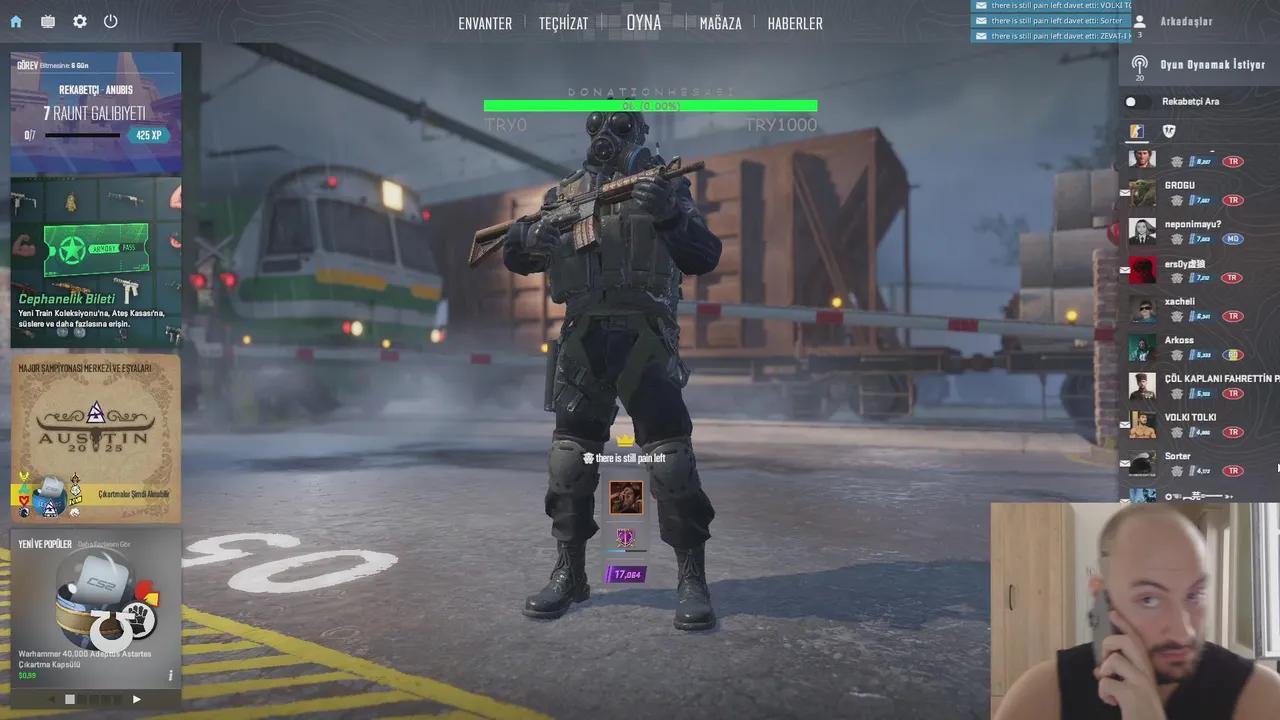
Task: Click the purple Premier rating badge below the character
Action: [626, 573]
